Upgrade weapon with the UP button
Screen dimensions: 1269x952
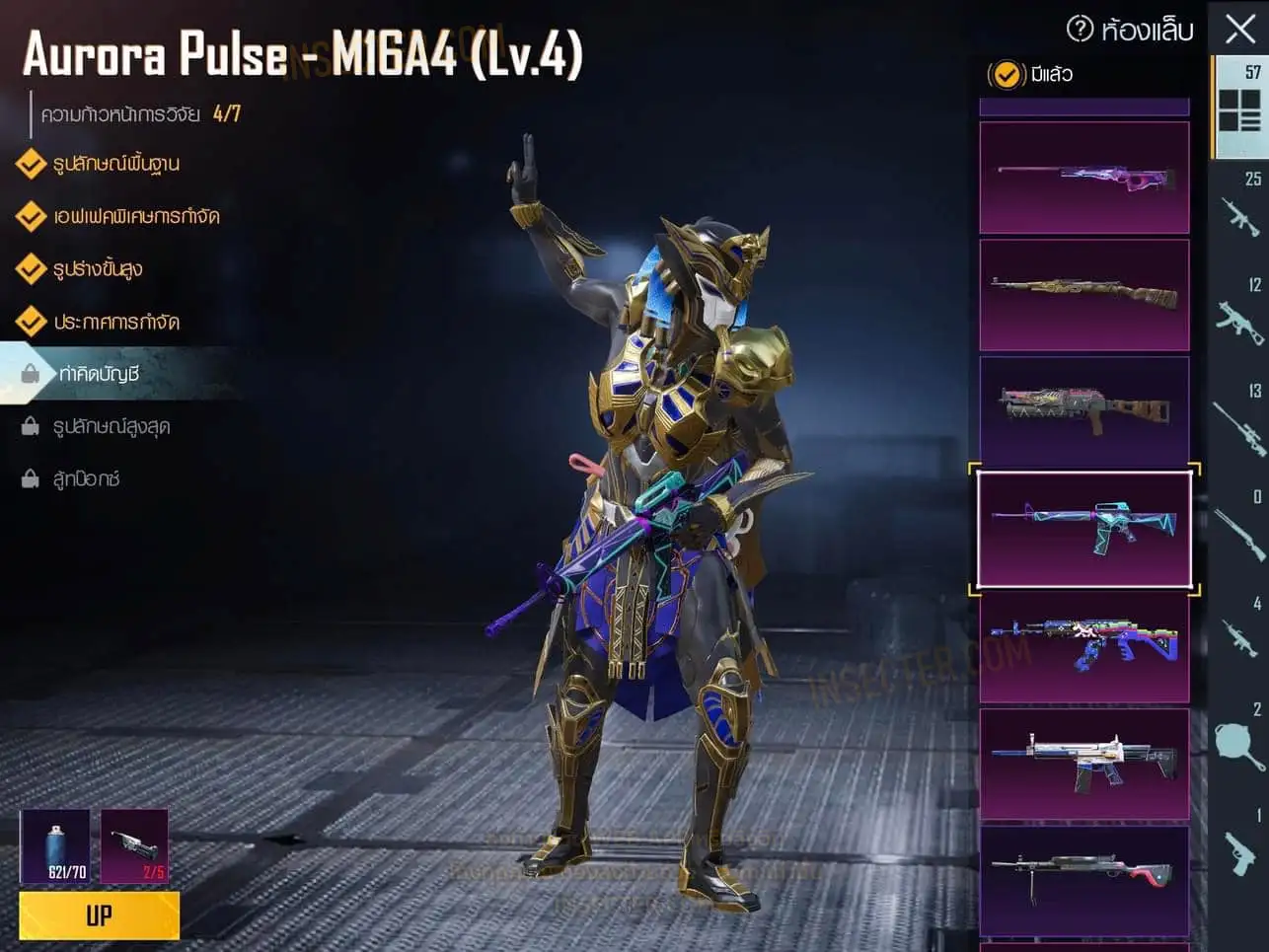(x=99, y=915)
